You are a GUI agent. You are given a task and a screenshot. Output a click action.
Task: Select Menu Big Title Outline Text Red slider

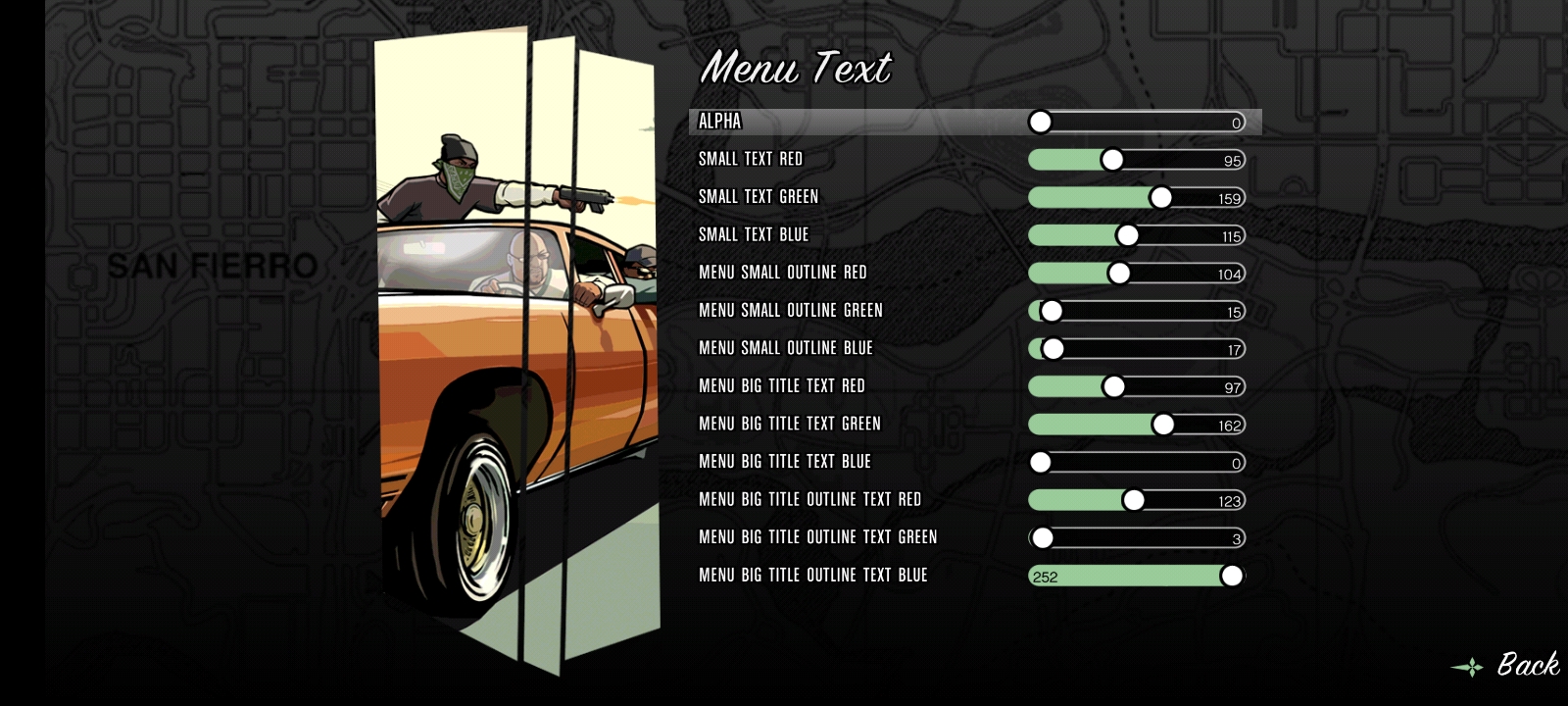(1134, 499)
